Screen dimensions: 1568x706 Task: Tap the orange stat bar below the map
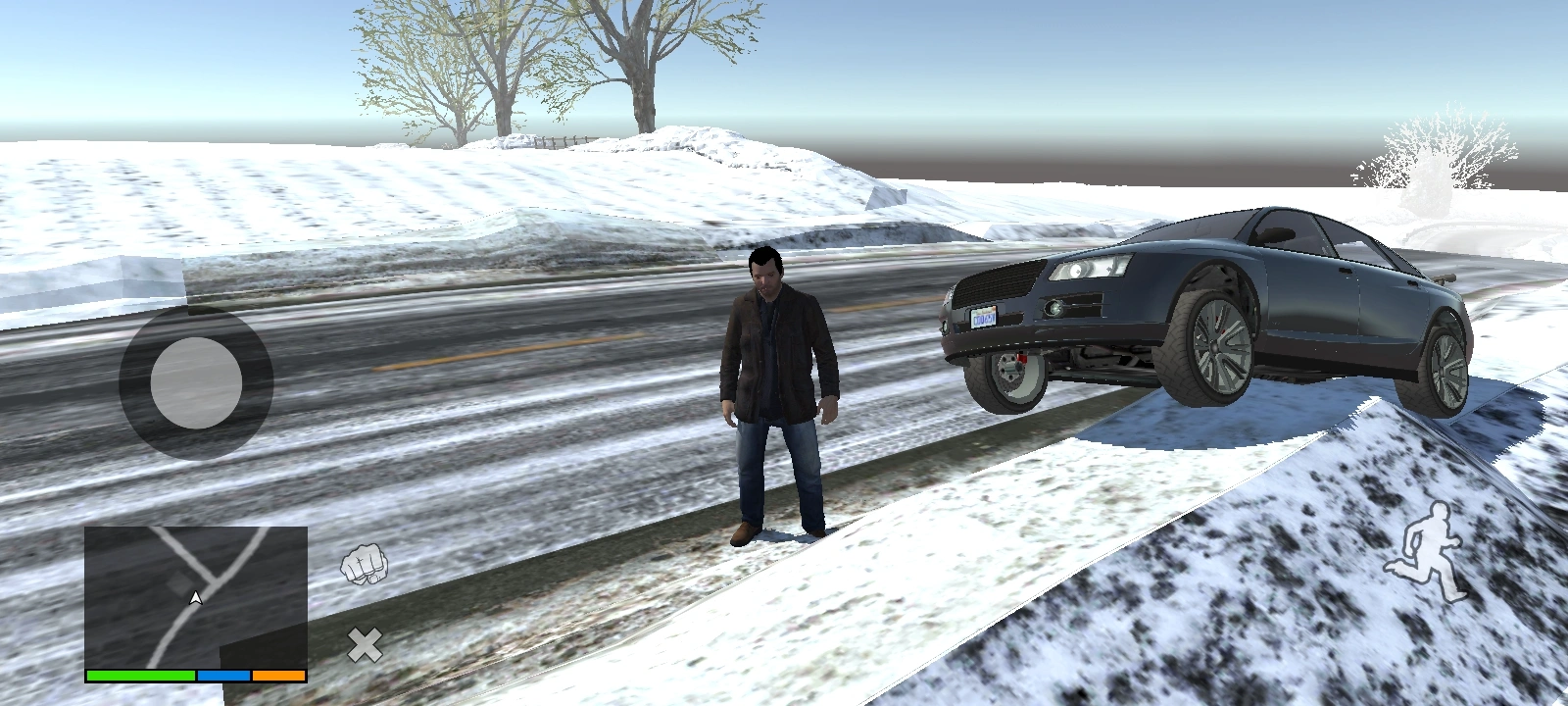point(277,675)
